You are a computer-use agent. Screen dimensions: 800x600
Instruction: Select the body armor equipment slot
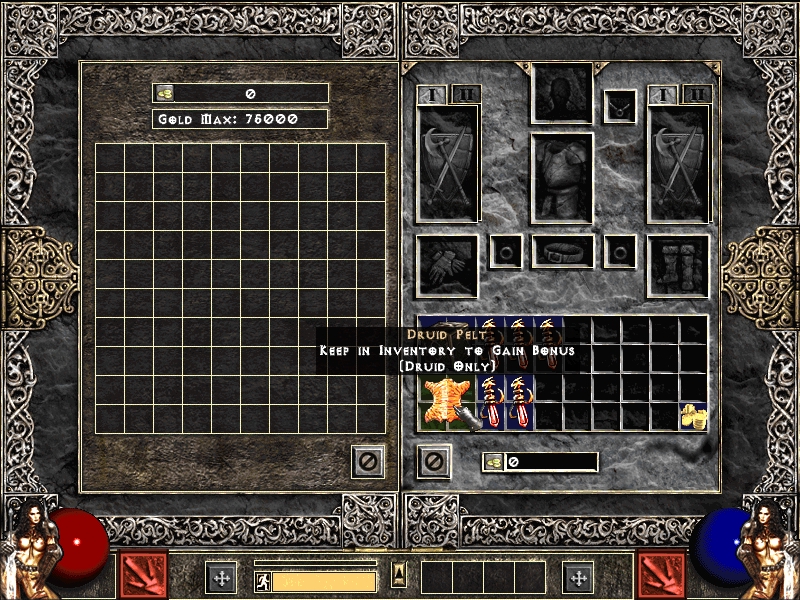coord(562,178)
